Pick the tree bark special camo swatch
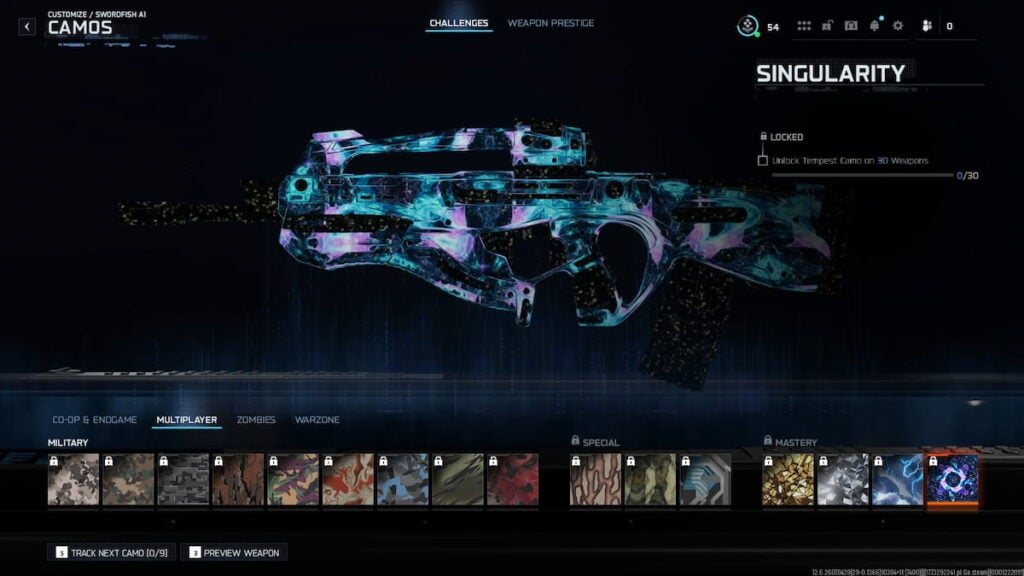 (x=595, y=480)
